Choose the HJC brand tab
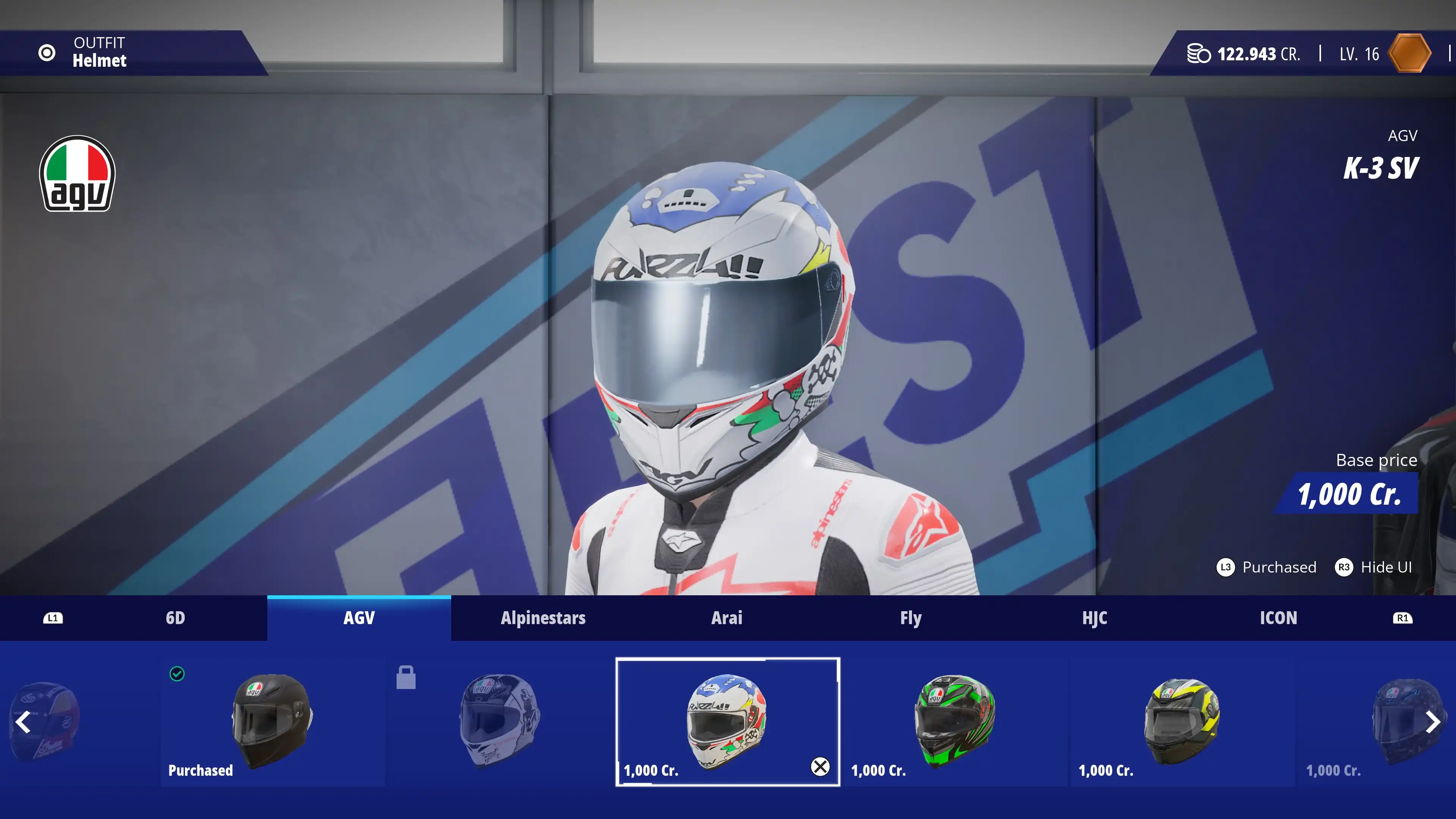This screenshot has width=1456, height=819. coord(1094,618)
